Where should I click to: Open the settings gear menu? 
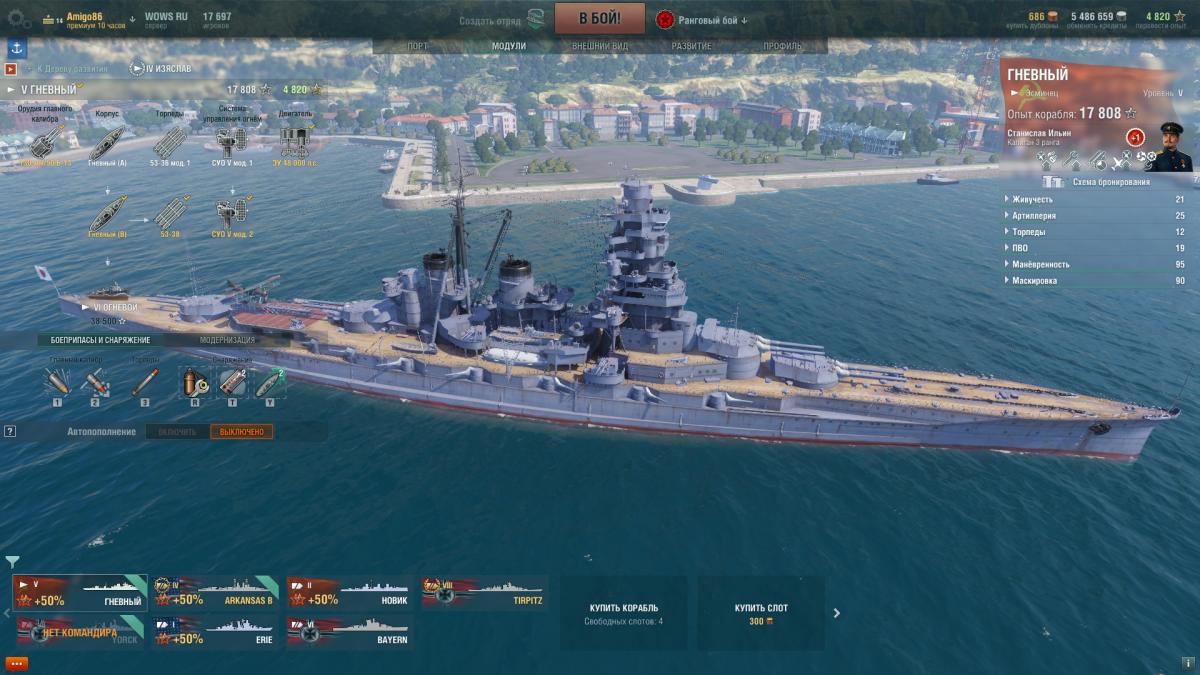pyautogui.click(x=17, y=17)
